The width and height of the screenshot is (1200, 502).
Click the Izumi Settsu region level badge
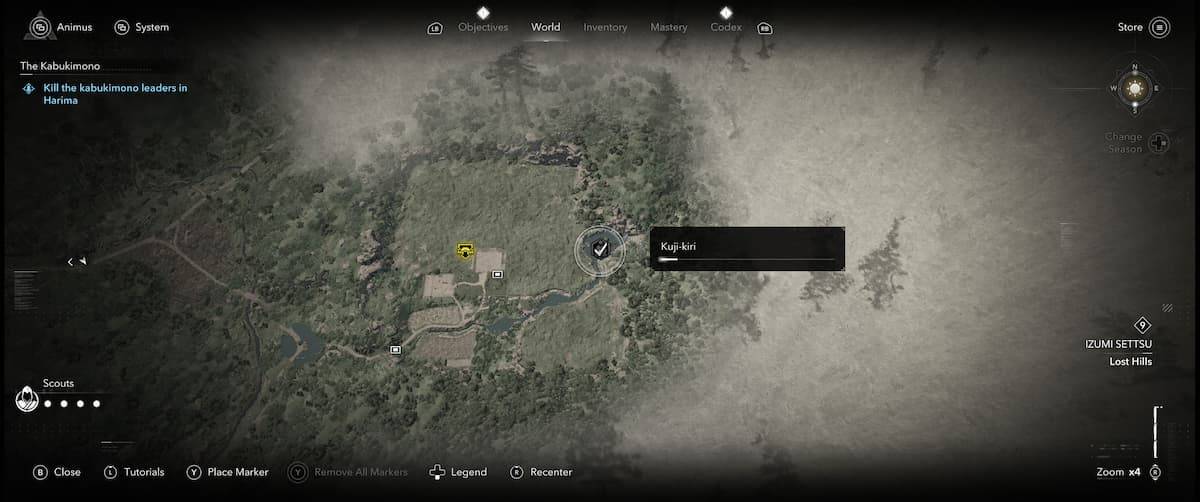tap(1142, 325)
